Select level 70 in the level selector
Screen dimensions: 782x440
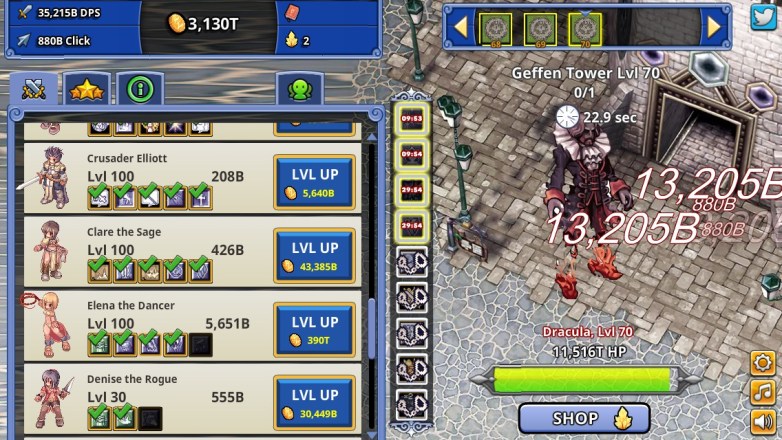[x=585, y=29]
